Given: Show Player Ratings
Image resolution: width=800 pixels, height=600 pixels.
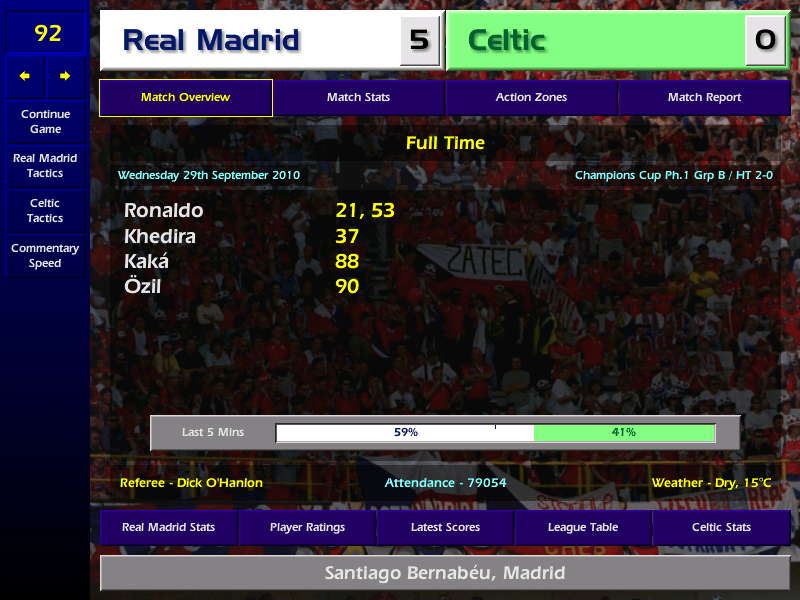Looking at the screenshot, I should (x=307, y=527).
